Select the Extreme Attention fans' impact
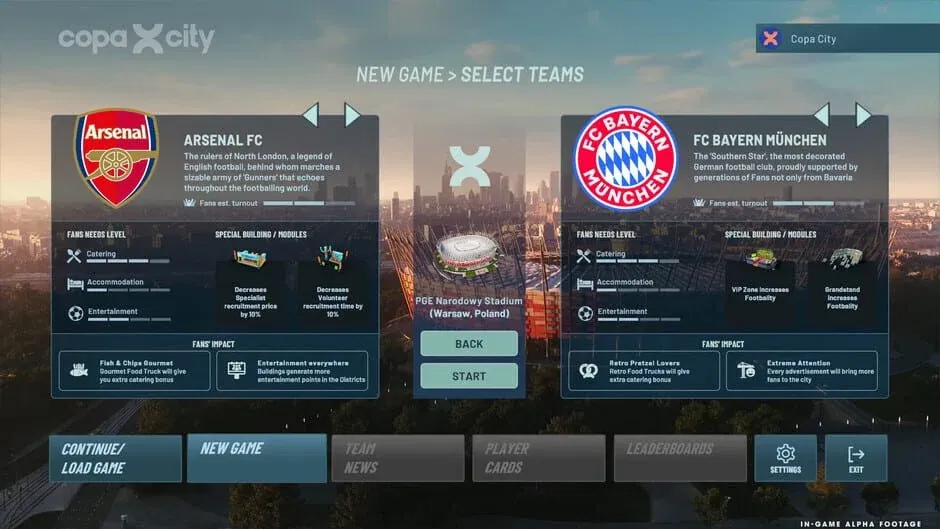 point(802,370)
